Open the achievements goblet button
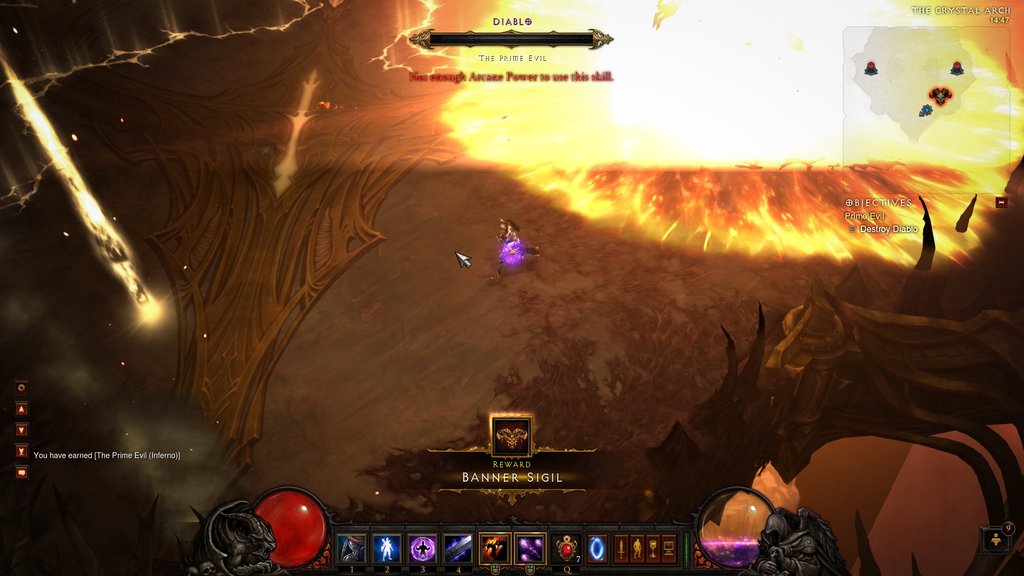 pyautogui.click(x=653, y=548)
